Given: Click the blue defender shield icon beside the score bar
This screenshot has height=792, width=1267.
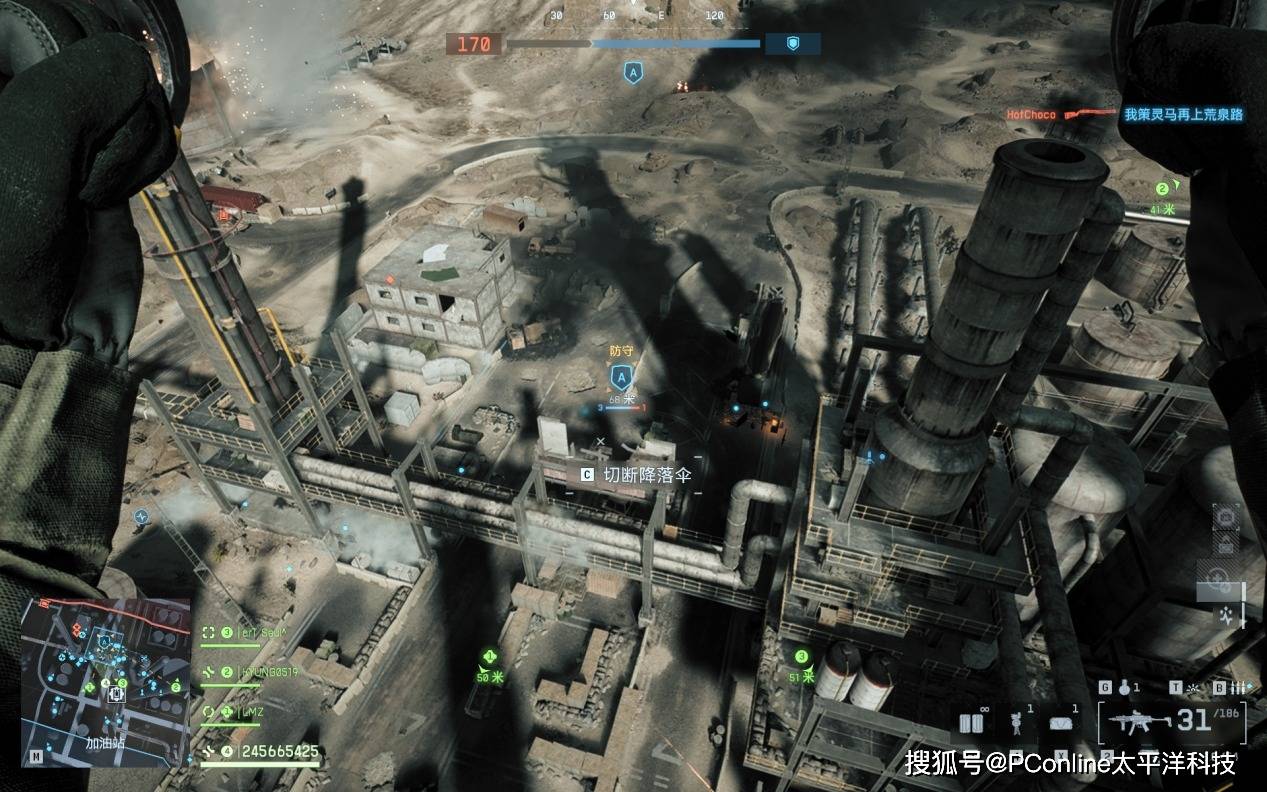Looking at the screenshot, I should tap(792, 44).
